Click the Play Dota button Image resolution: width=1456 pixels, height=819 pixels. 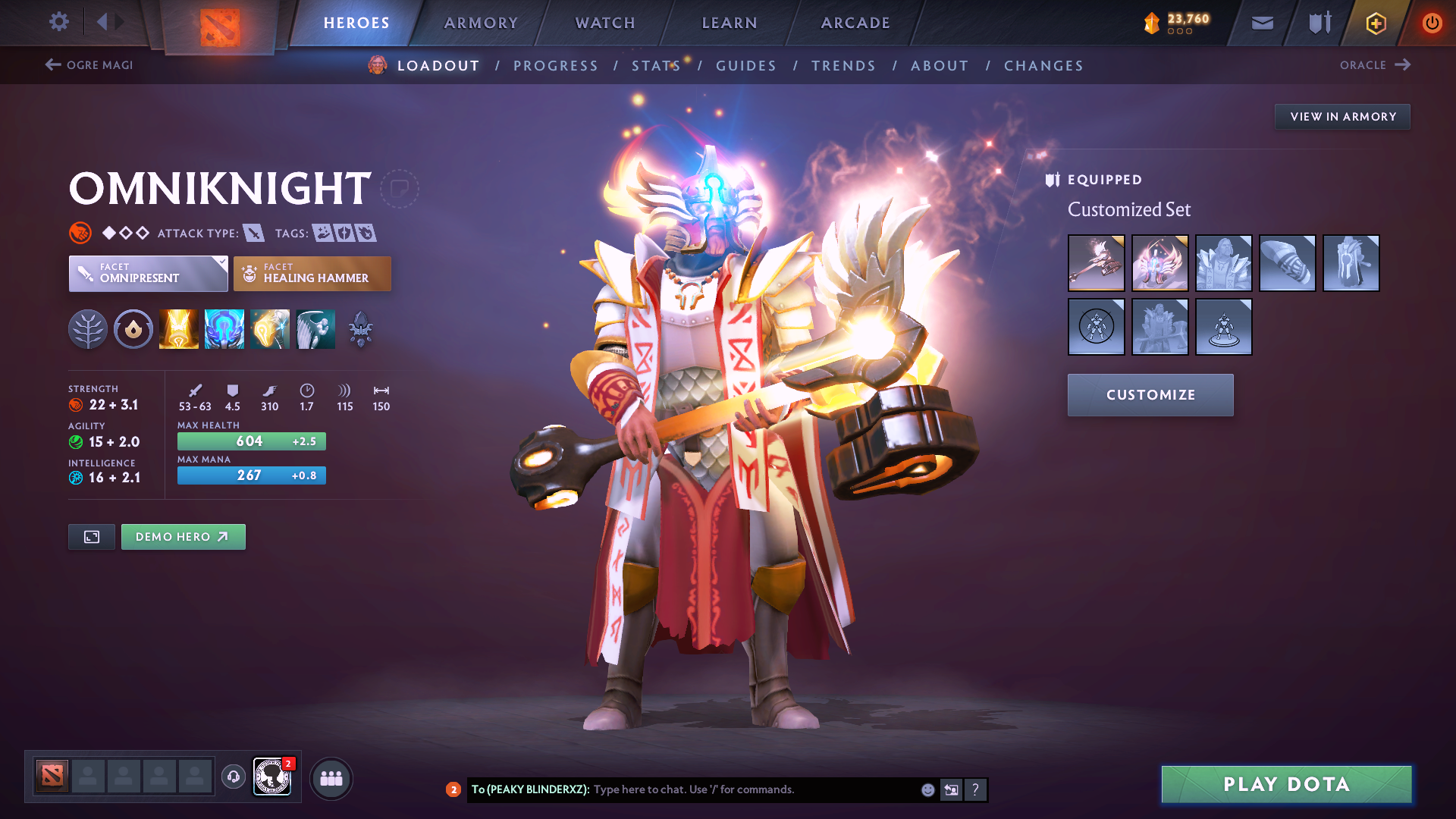tap(1286, 784)
